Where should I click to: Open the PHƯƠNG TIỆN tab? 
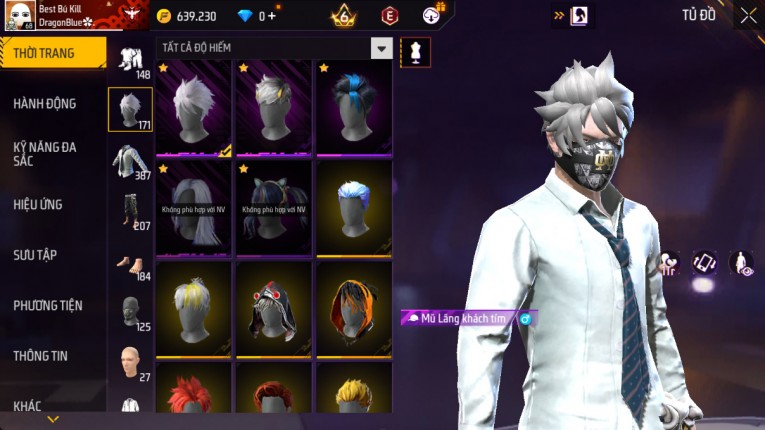48,306
